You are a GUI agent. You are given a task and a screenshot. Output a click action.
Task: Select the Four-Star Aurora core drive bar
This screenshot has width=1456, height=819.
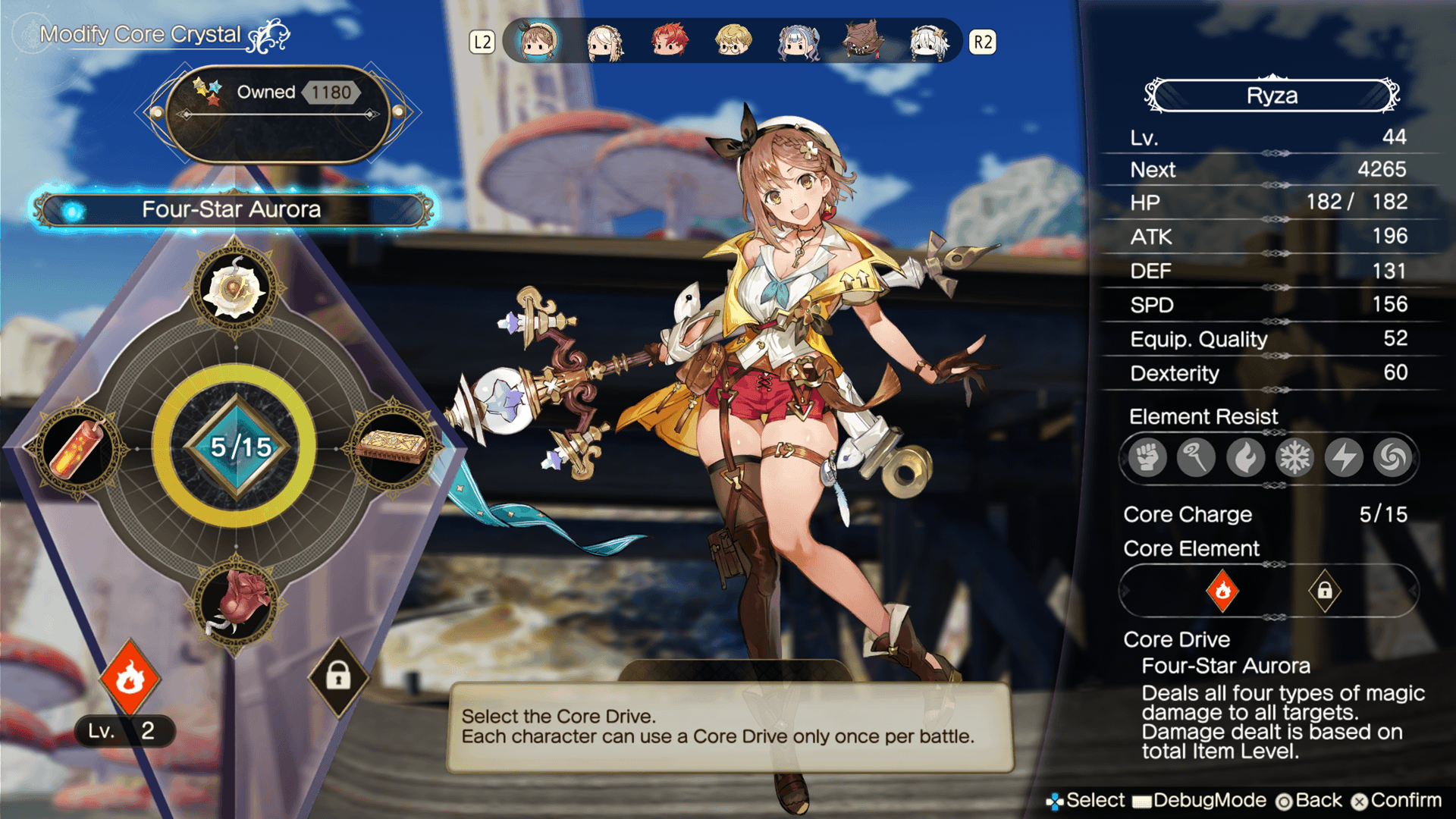(x=231, y=210)
